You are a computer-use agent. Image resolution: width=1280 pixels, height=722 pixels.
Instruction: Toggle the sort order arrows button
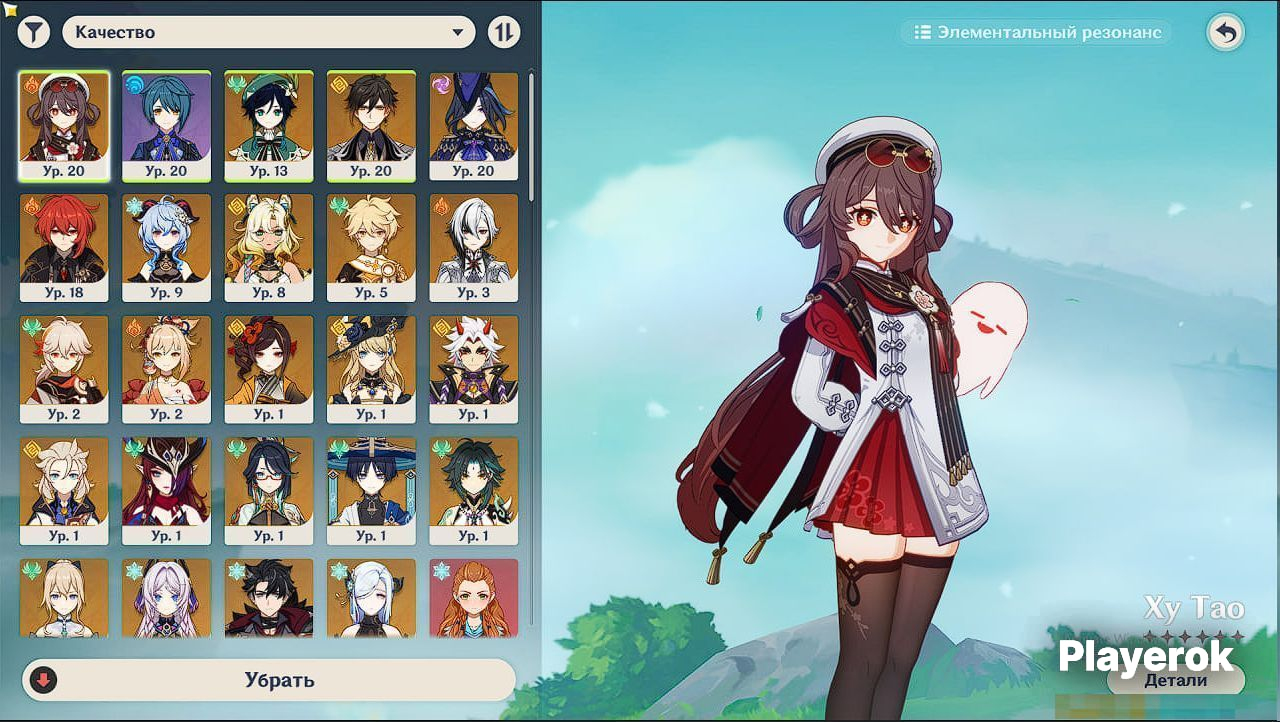tap(504, 32)
